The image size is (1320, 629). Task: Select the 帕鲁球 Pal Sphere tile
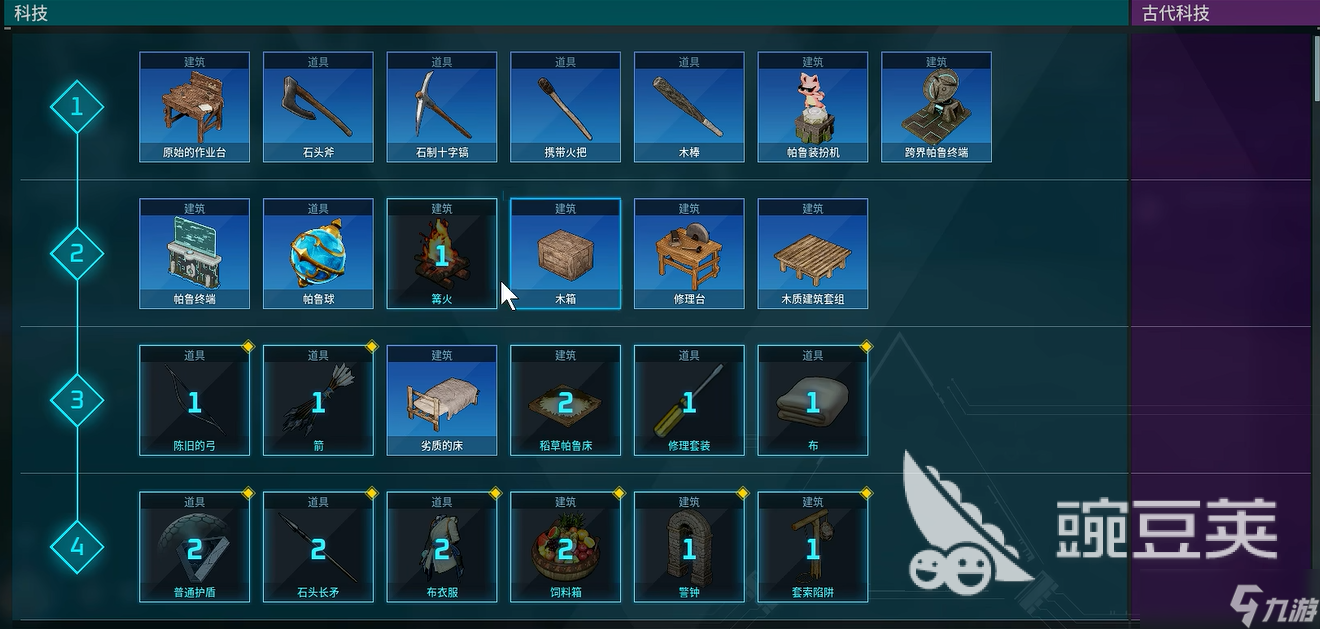[x=318, y=254]
